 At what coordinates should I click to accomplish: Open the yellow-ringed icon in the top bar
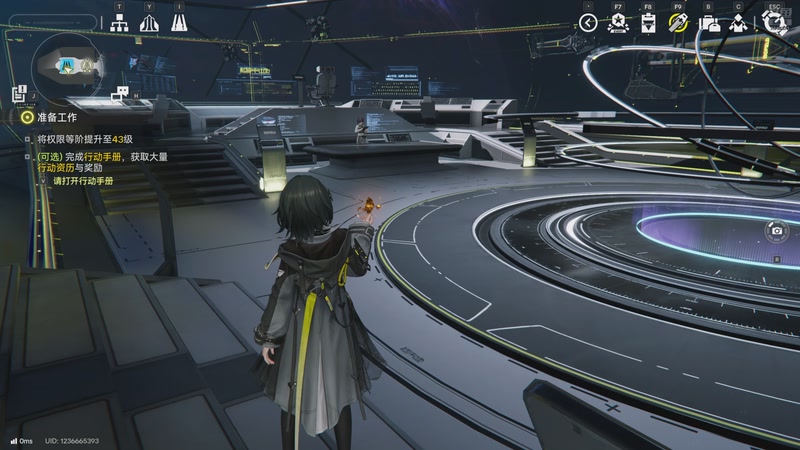click(x=678, y=23)
